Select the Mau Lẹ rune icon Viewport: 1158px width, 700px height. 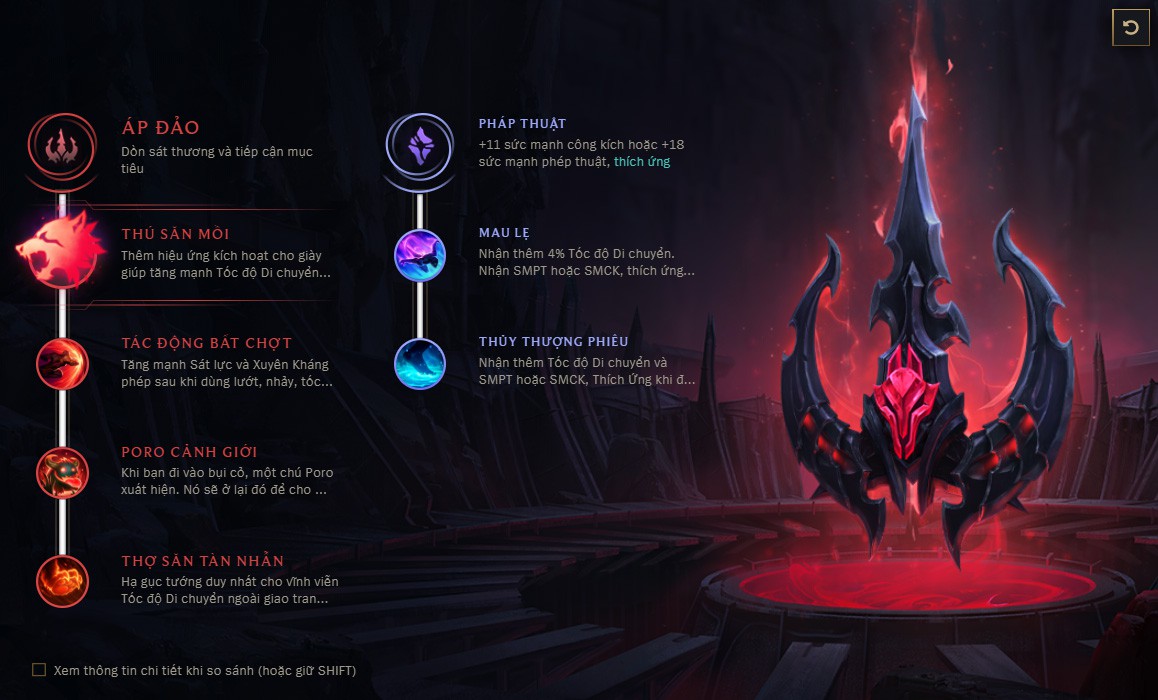coord(420,253)
